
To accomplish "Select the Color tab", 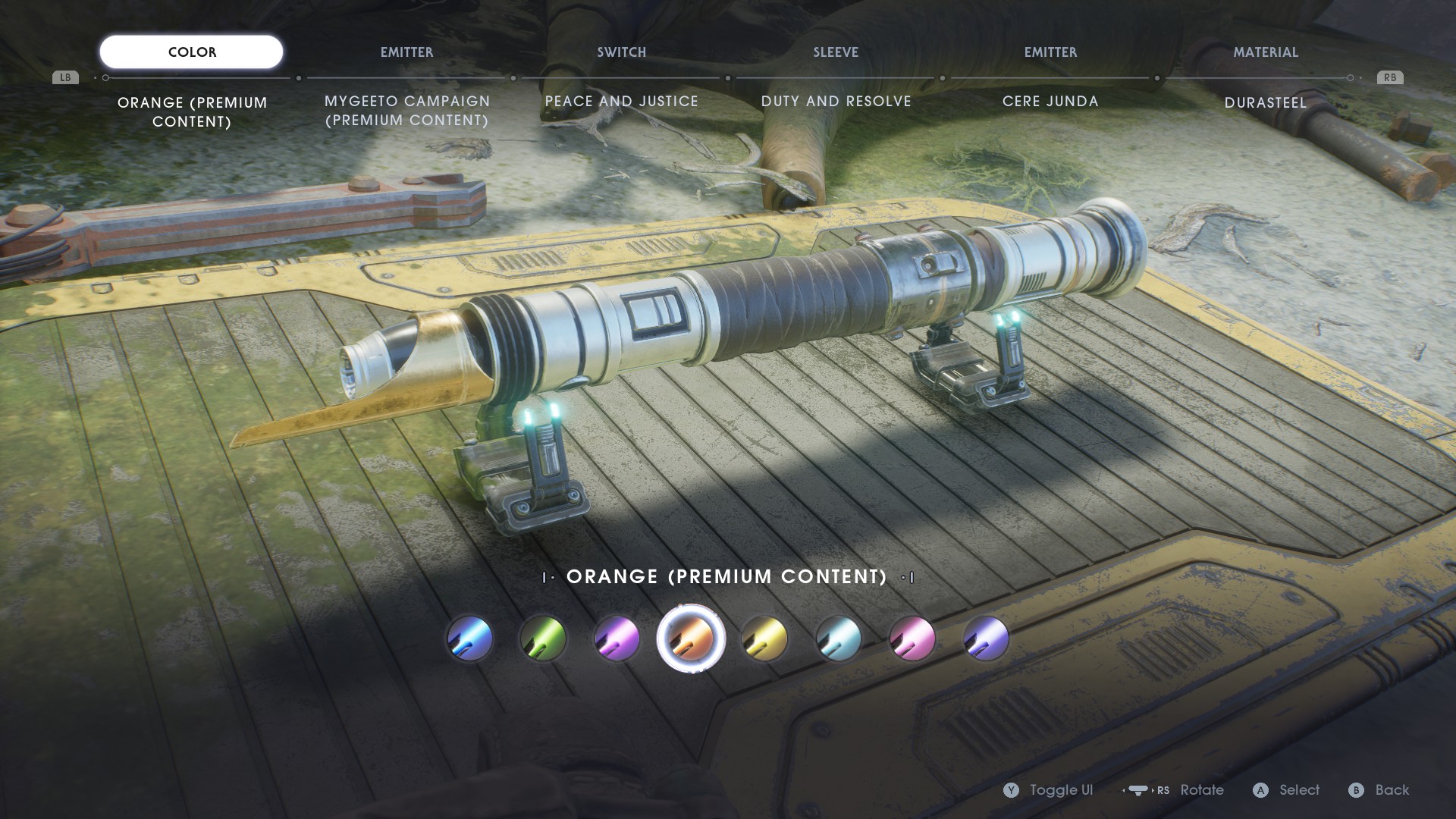I will [192, 52].
